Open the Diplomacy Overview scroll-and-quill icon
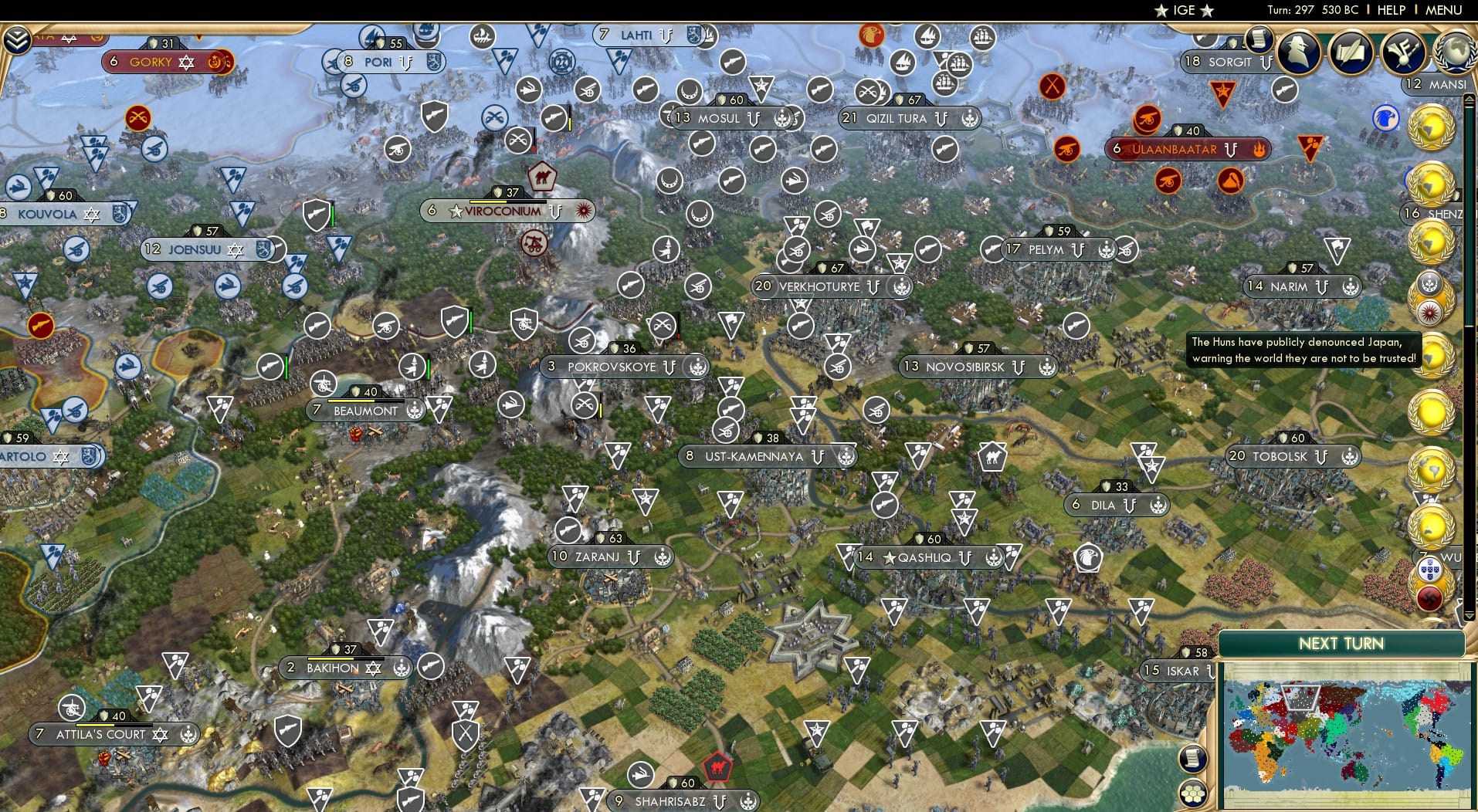Screen dimensions: 1478x812 tap(1351, 52)
